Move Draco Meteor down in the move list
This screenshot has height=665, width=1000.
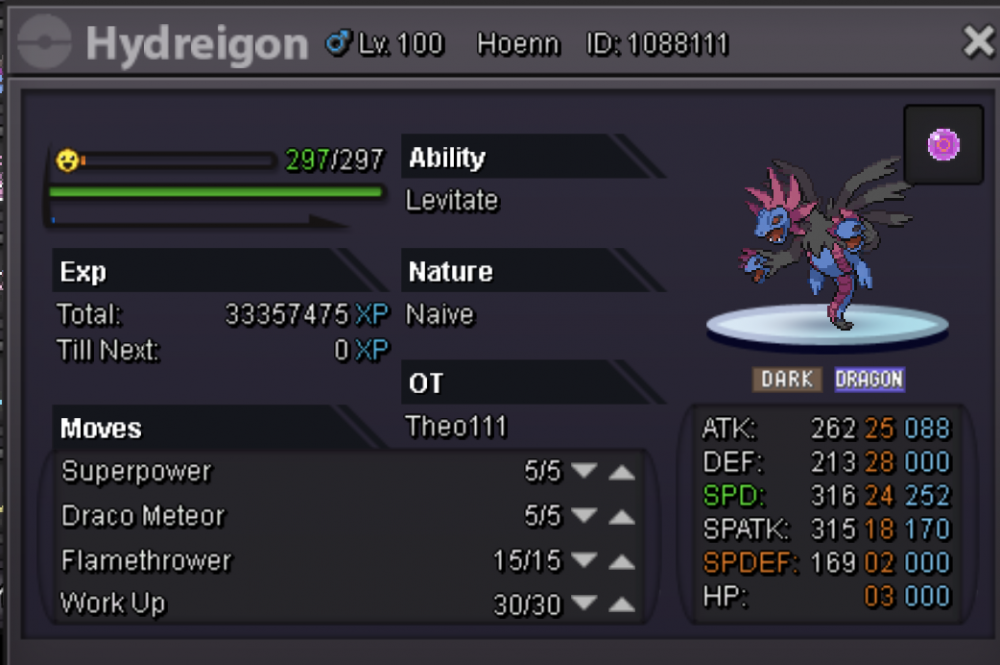pos(584,517)
